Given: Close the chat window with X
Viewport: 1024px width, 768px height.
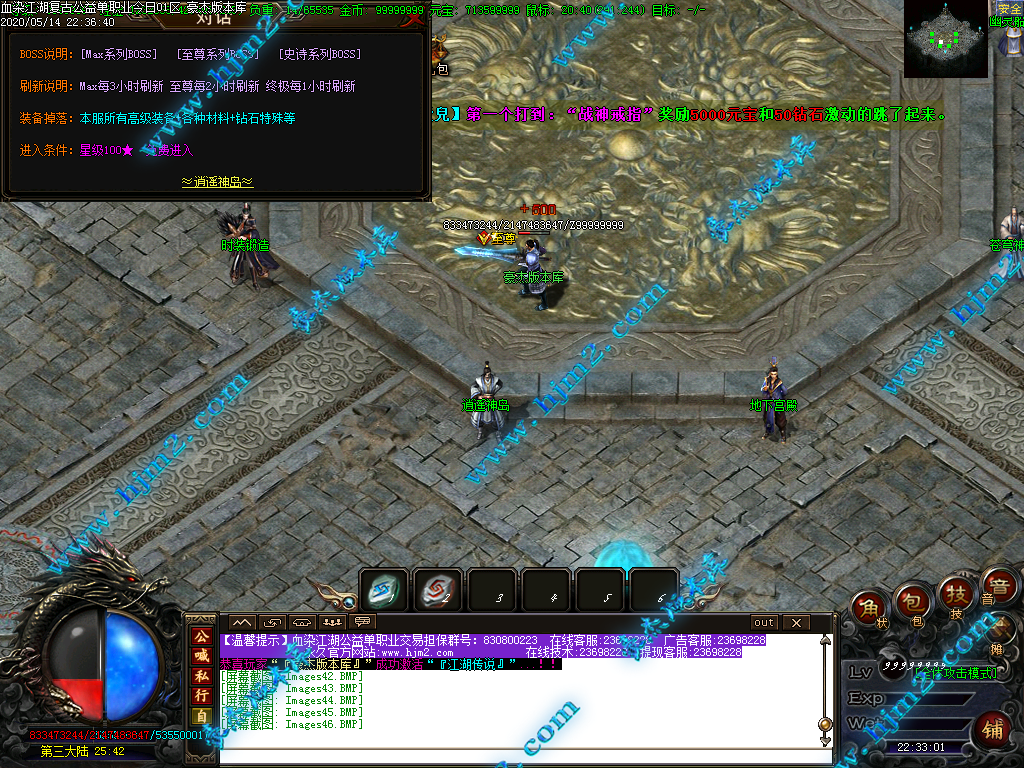Looking at the screenshot, I should point(797,622).
